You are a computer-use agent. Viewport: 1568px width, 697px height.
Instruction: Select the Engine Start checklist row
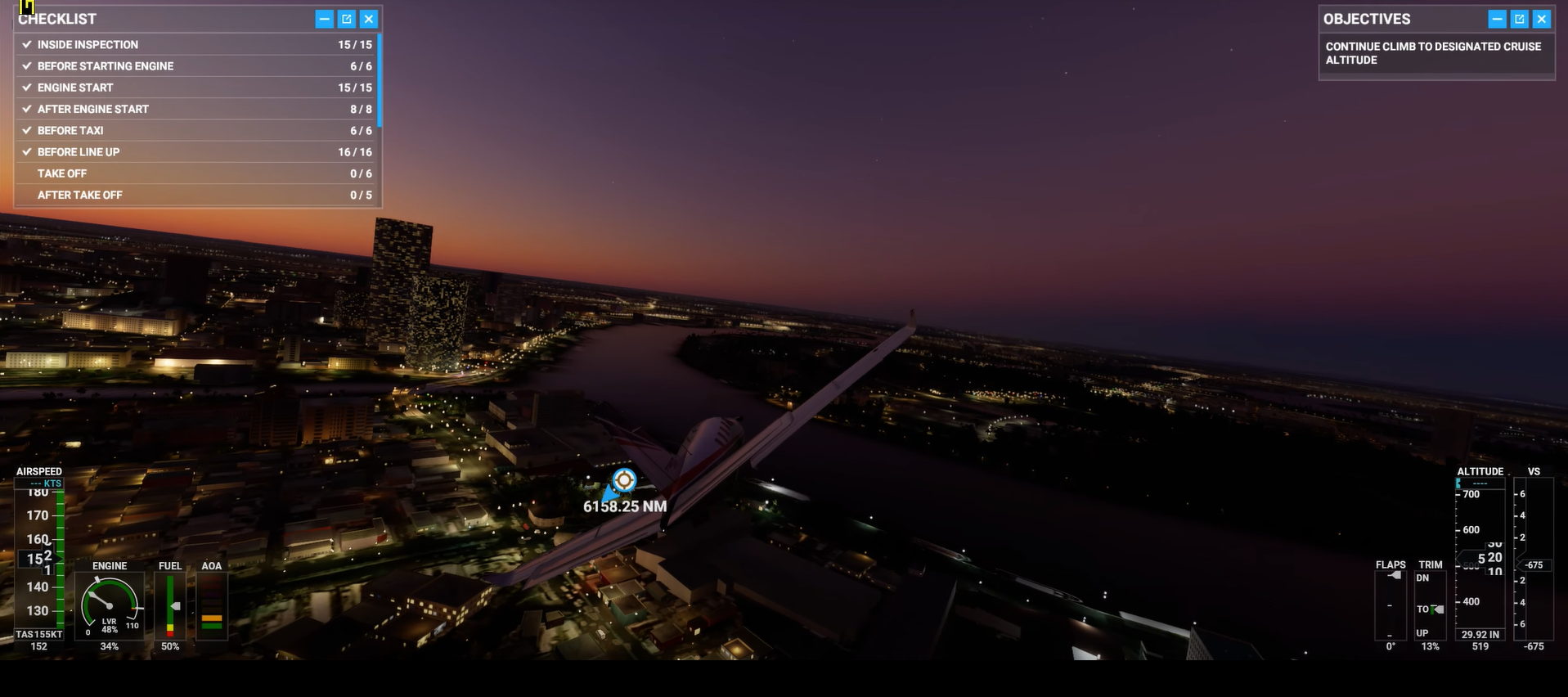pyautogui.click(x=196, y=88)
